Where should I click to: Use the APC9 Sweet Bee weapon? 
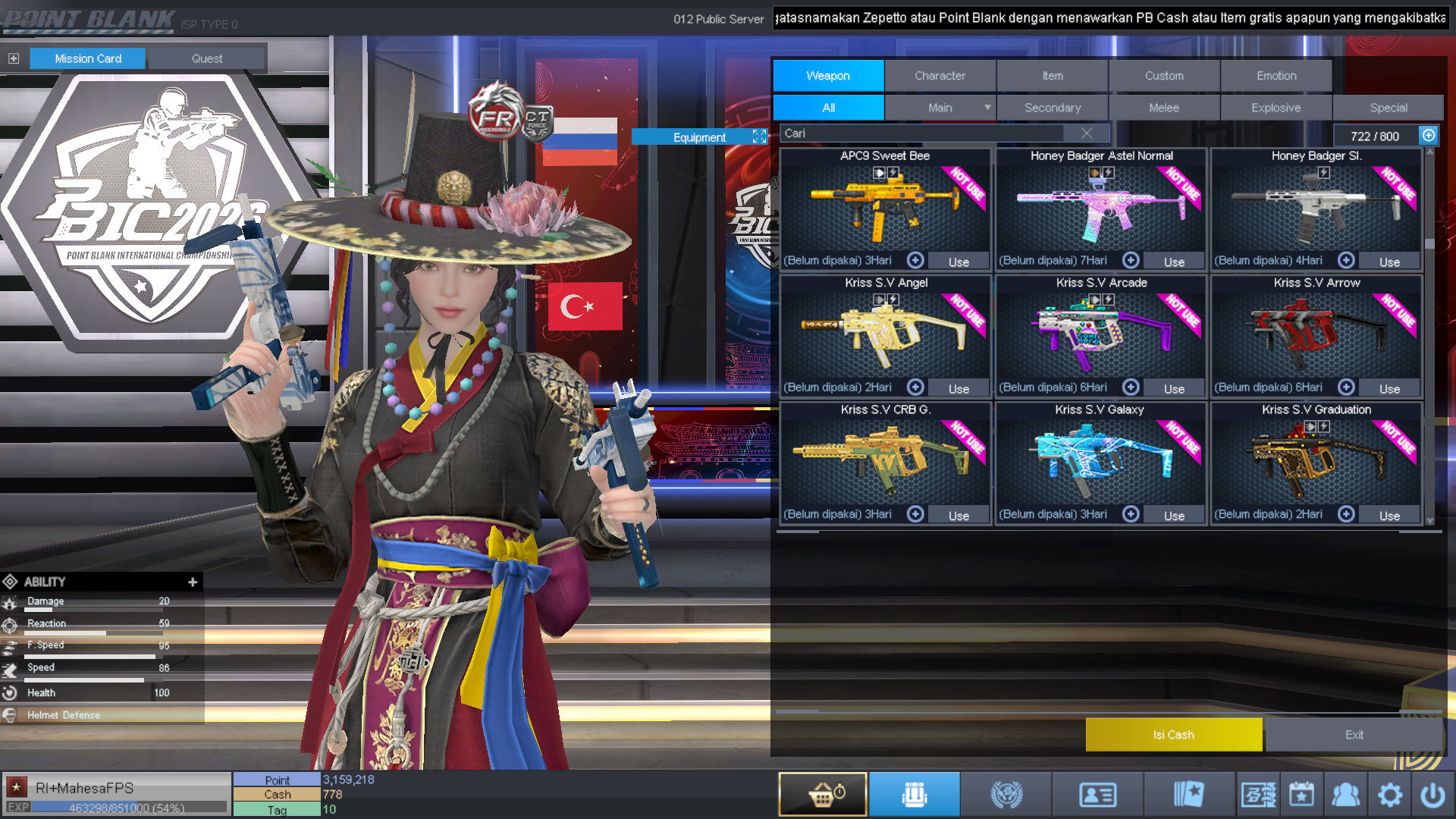959,262
